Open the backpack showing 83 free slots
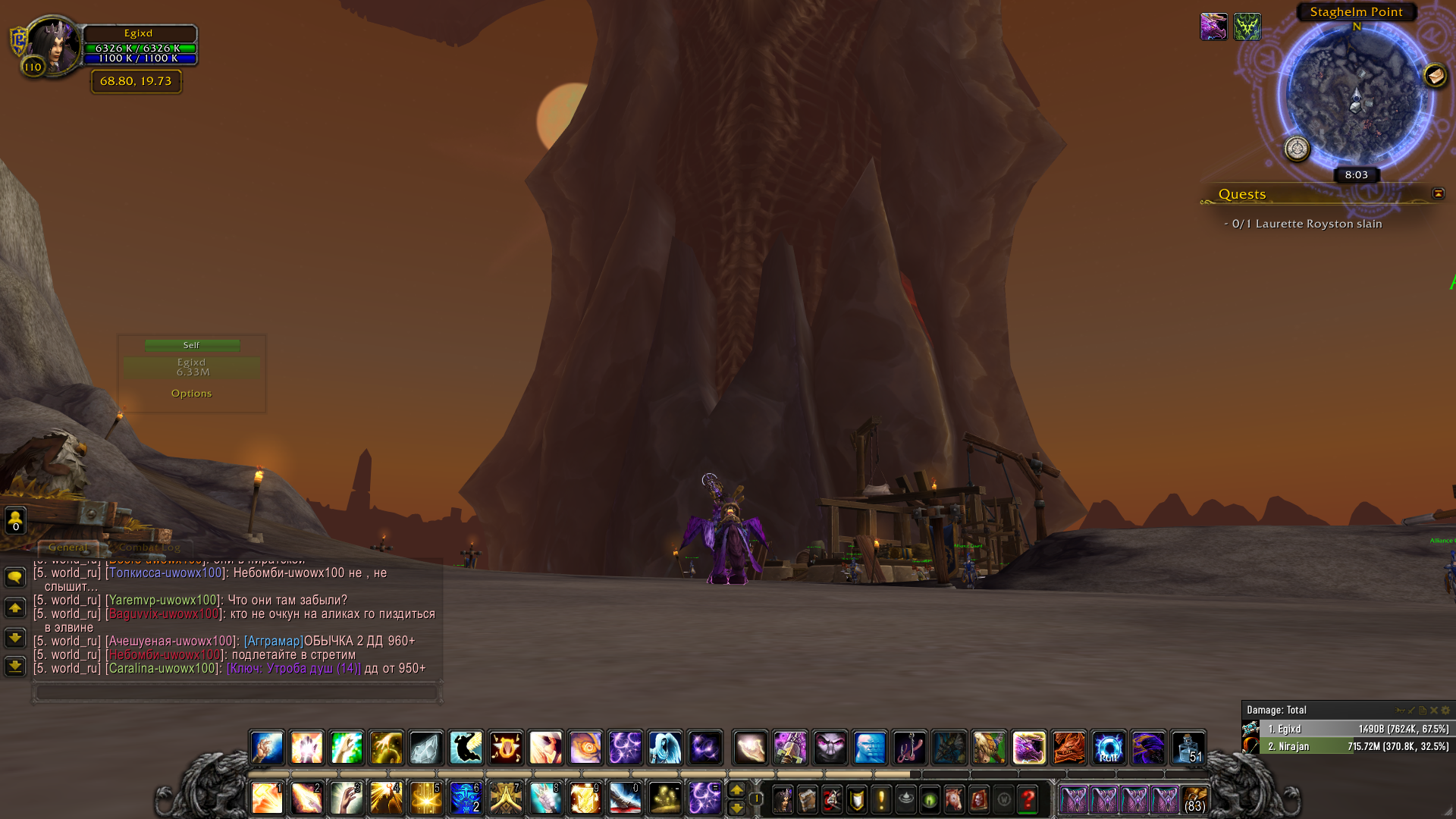 pos(1194,799)
